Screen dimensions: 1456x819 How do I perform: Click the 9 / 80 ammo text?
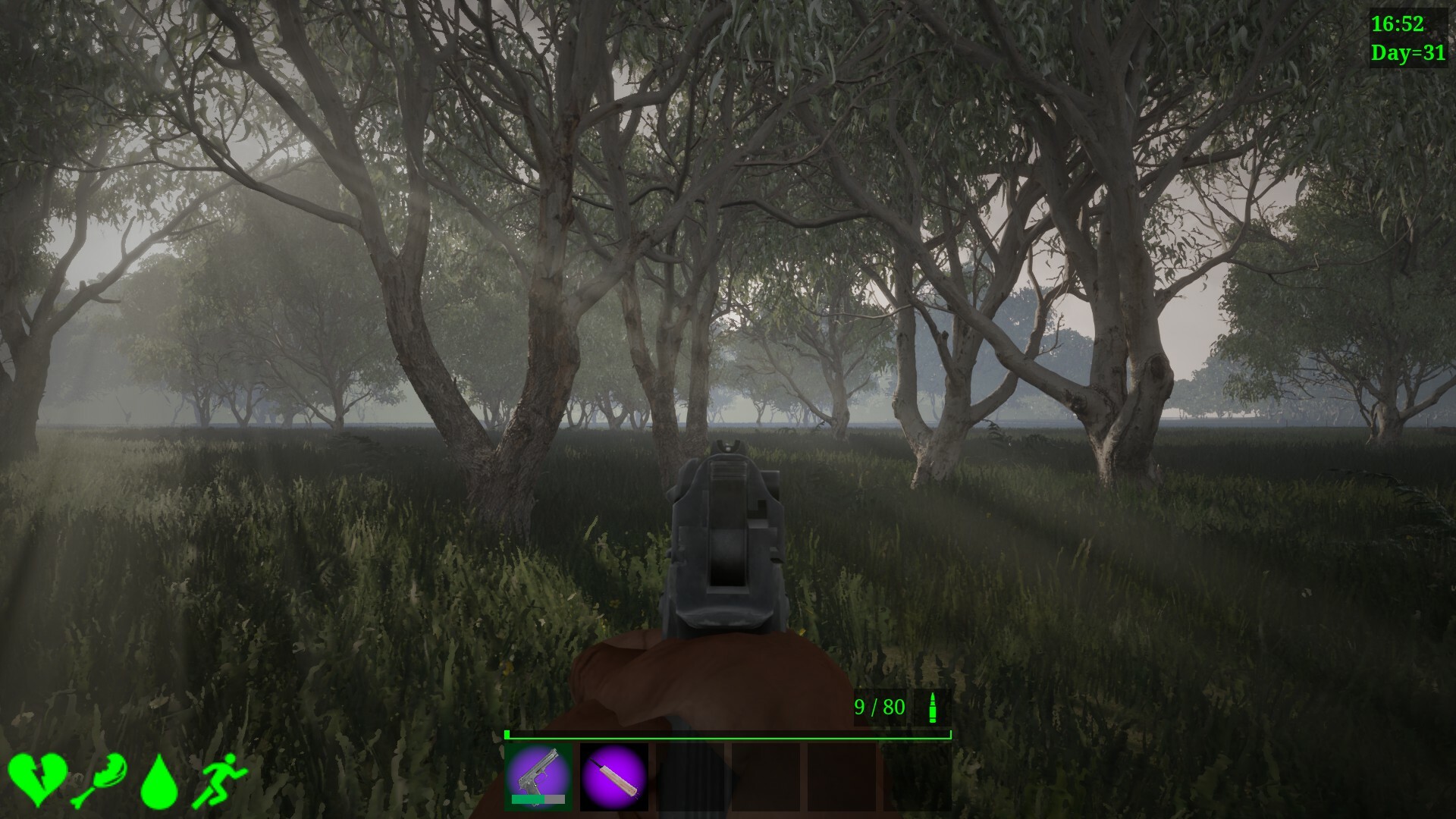pos(878,708)
